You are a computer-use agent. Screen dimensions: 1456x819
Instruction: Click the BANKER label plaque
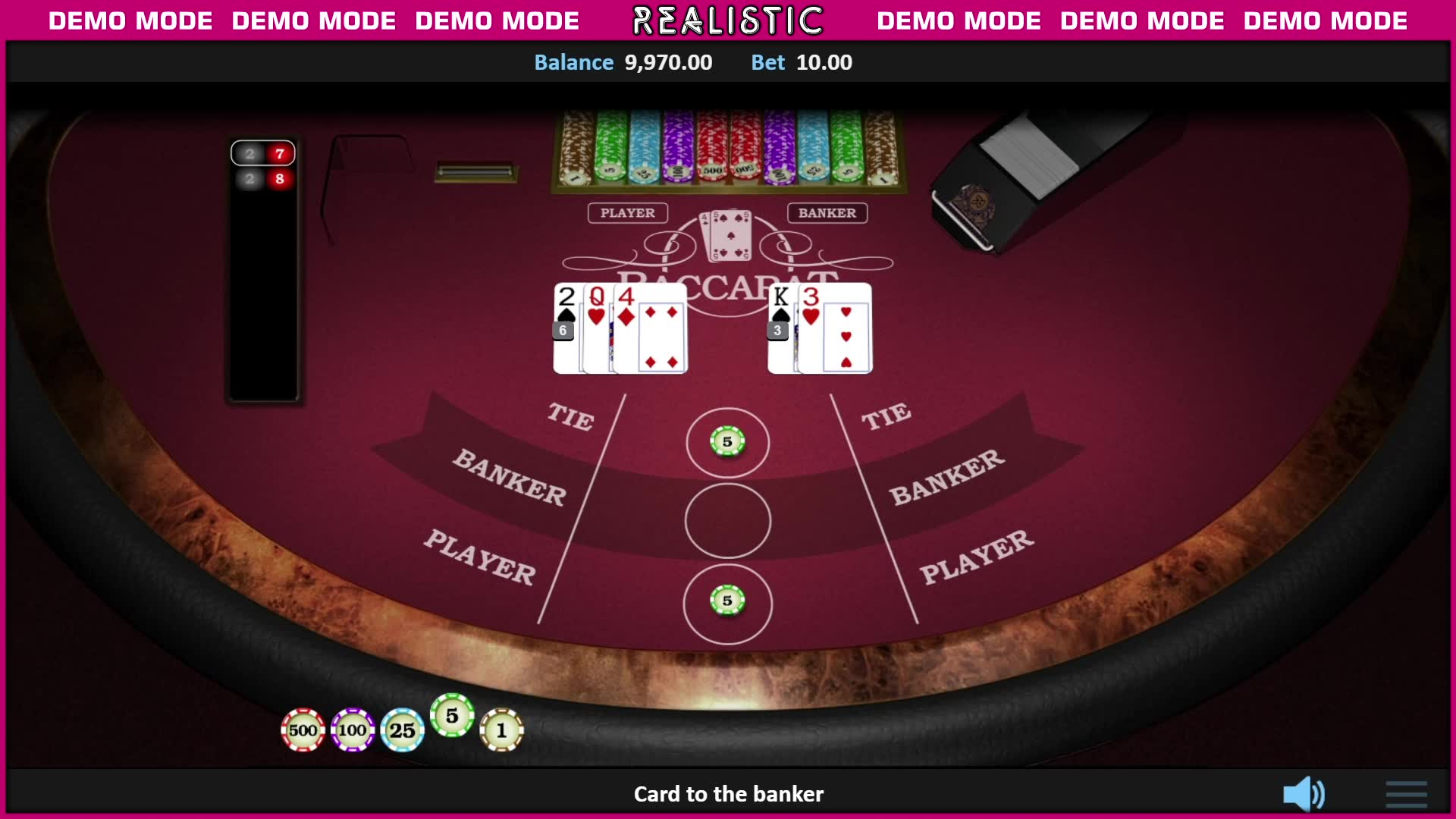click(x=828, y=213)
